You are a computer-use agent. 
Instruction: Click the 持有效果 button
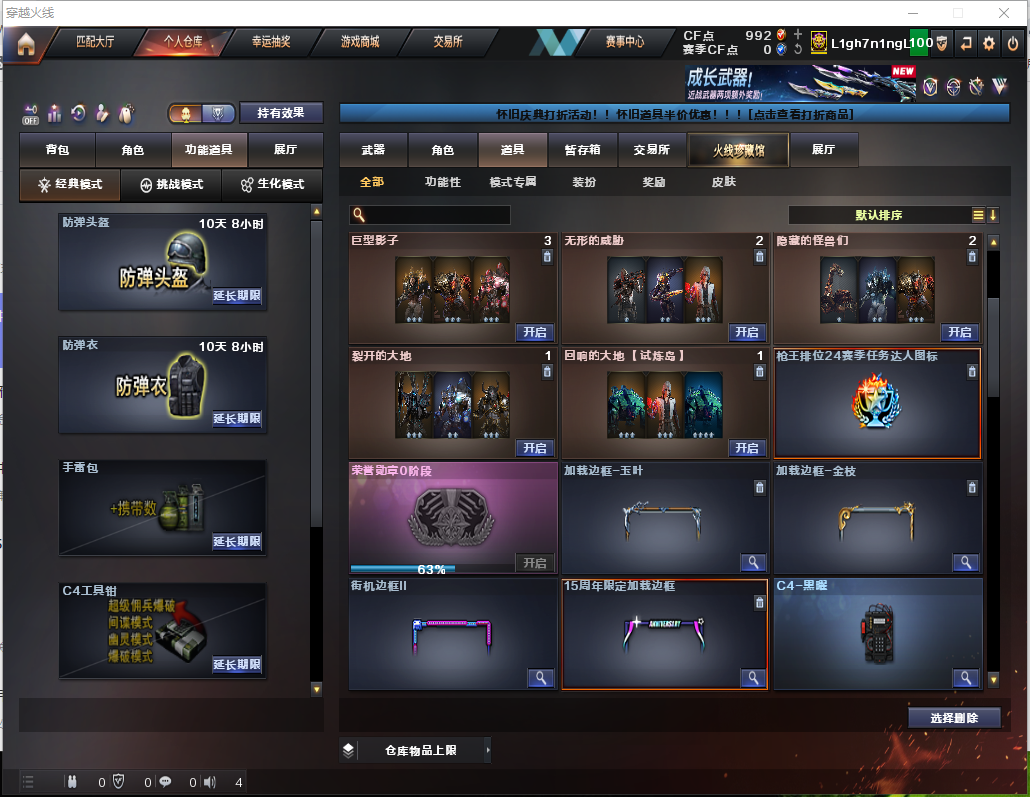tap(281, 113)
